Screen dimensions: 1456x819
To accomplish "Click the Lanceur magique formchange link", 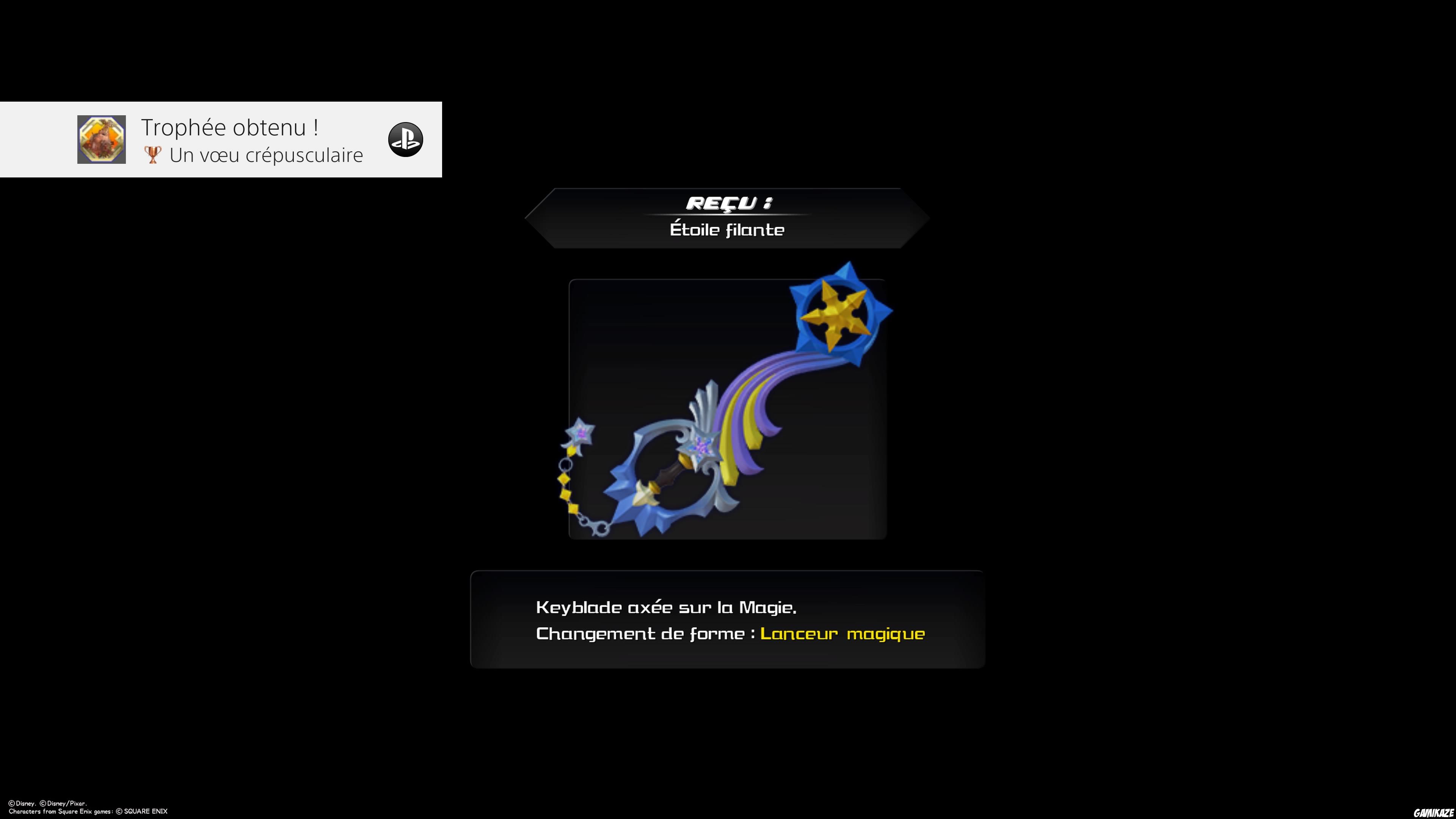I will (x=842, y=634).
